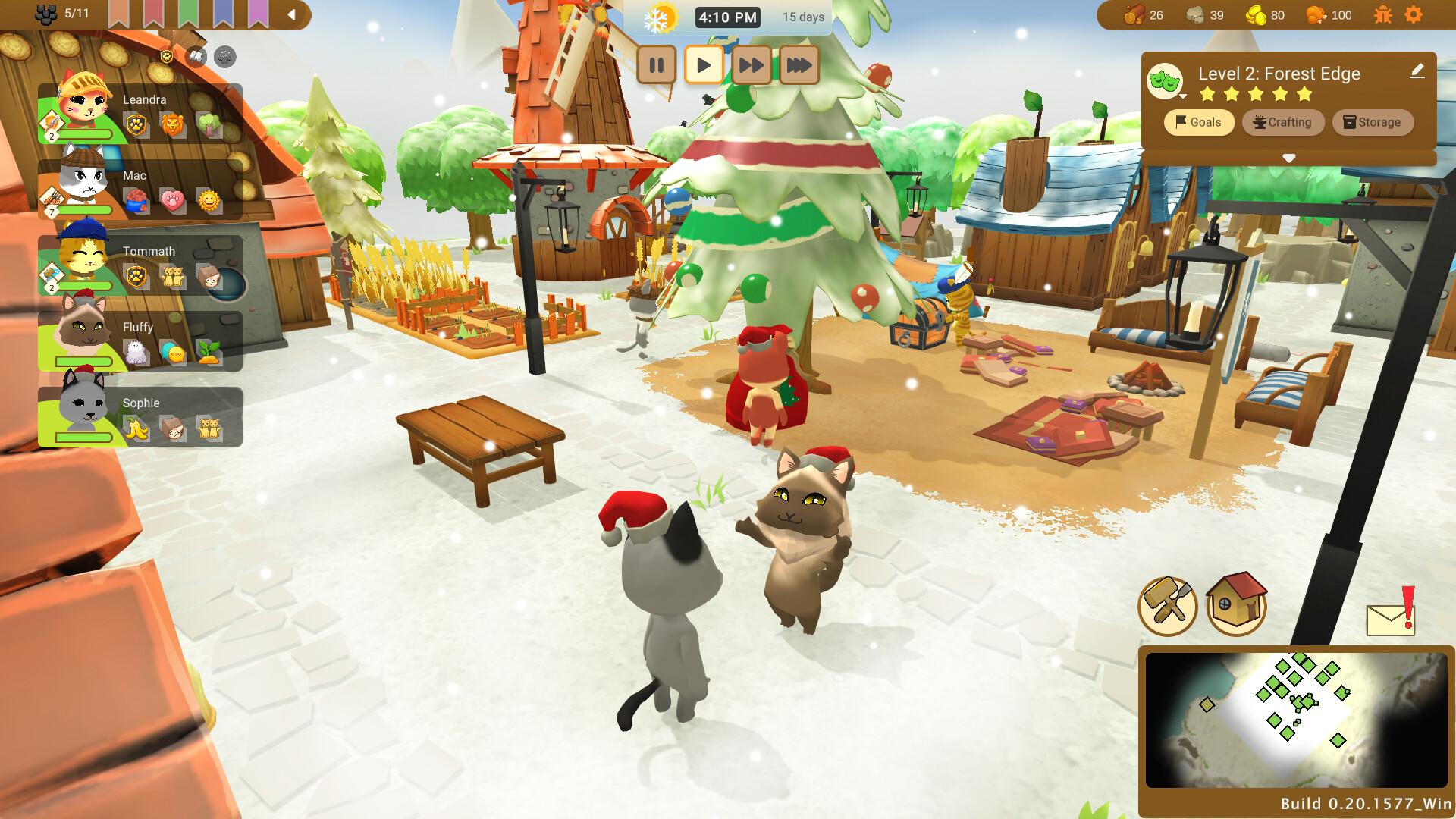This screenshot has width=1456, height=819.
Task: Pause the game simulation
Action: point(657,66)
